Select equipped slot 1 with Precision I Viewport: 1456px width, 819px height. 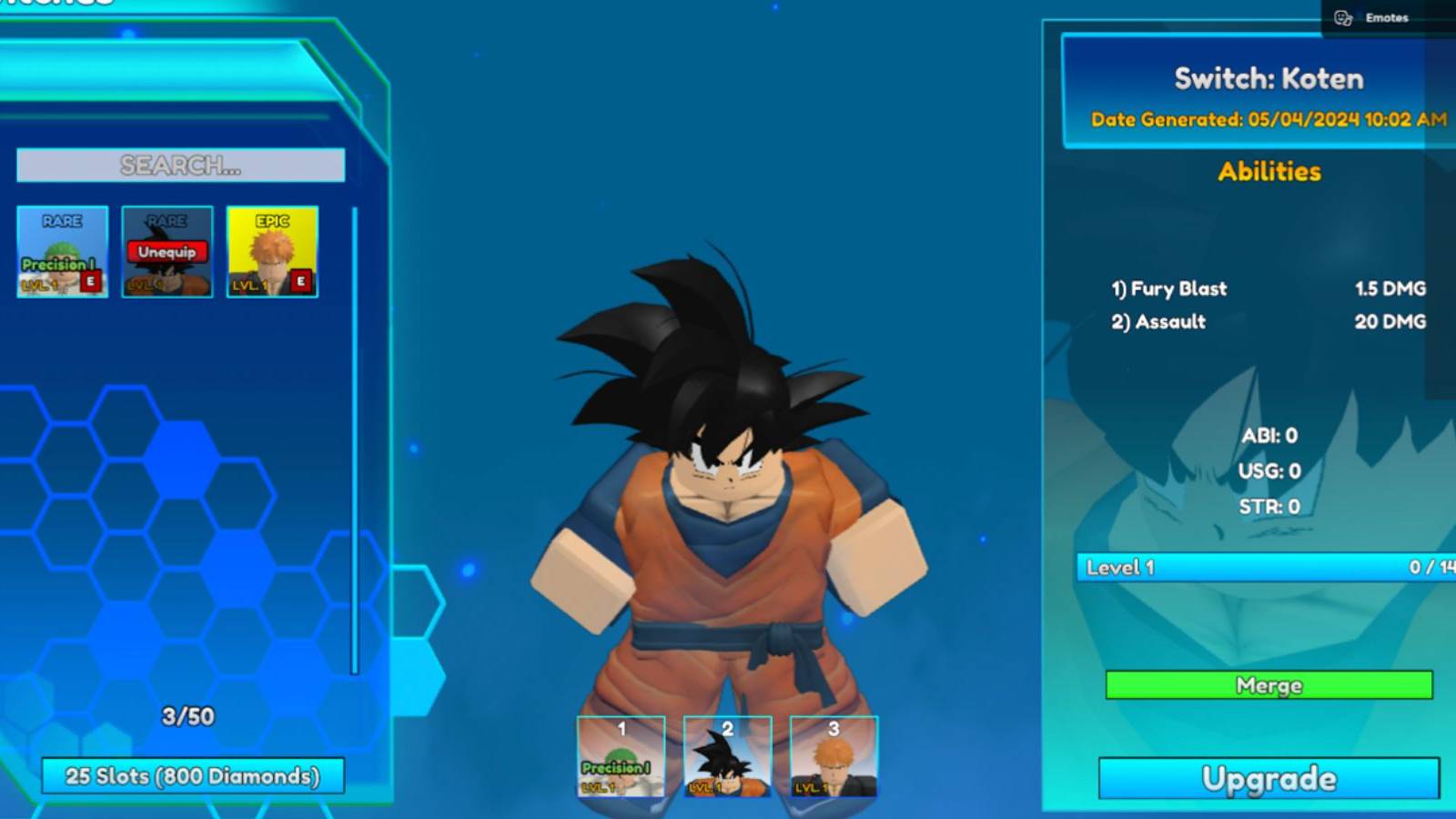620,760
